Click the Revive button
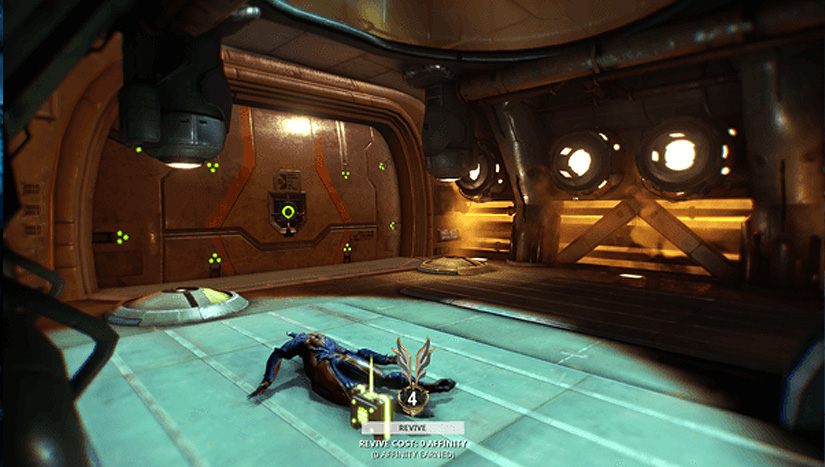This screenshot has height=467, width=825. (412, 427)
